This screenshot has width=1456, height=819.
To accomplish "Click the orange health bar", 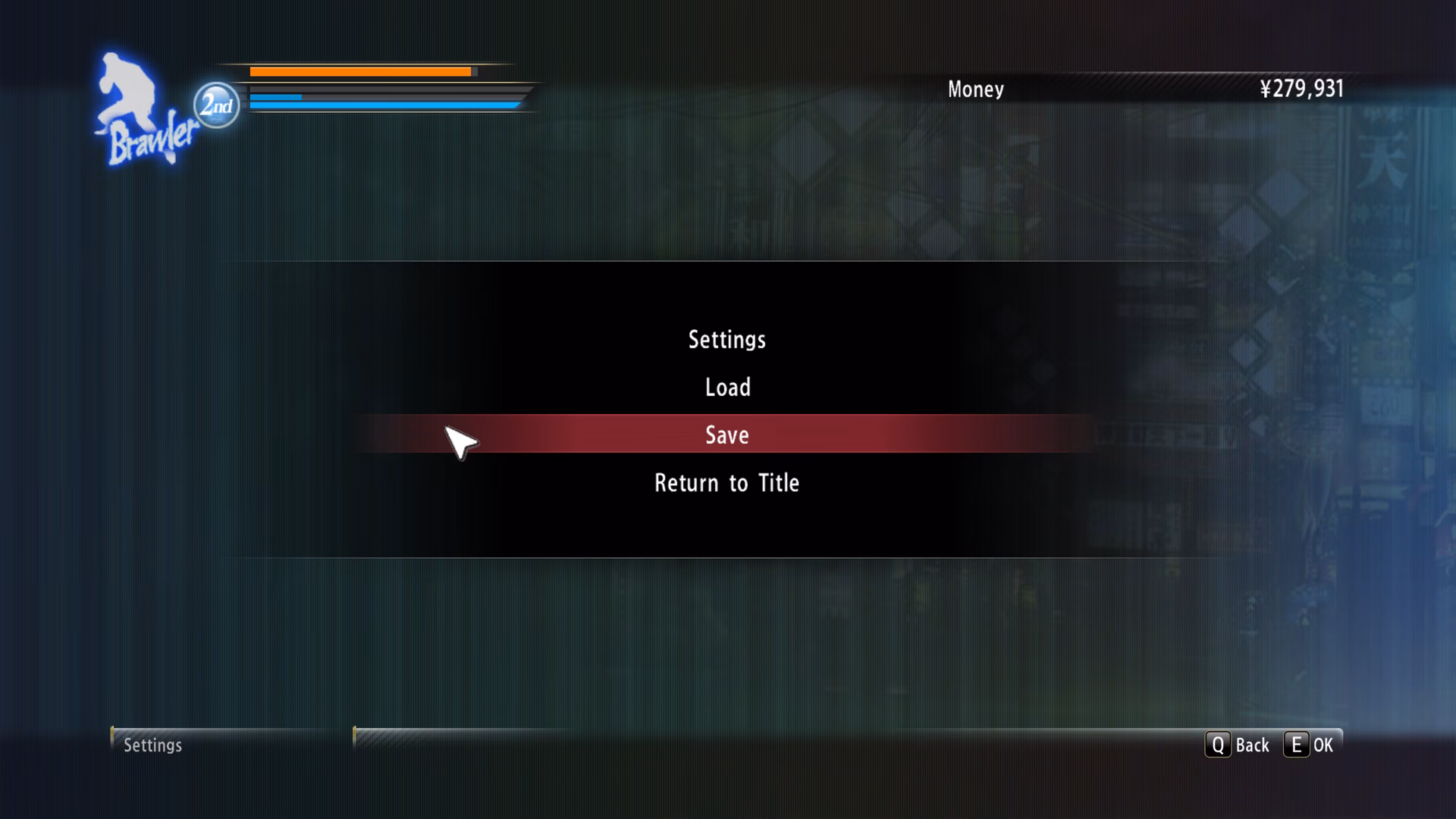I will click(360, 71).
